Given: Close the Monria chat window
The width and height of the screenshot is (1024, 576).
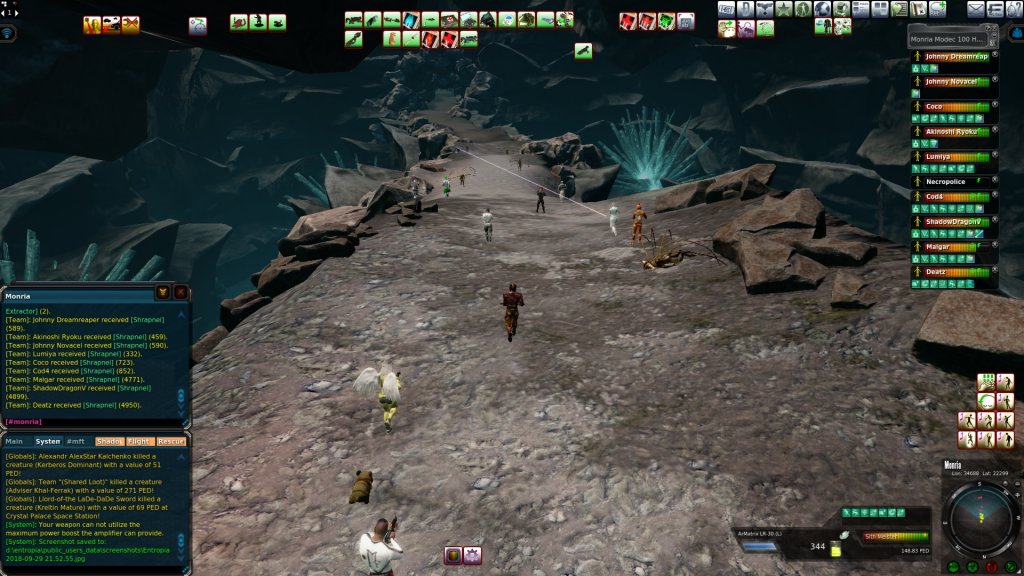Looking at the screenshot, I should (180, 293).
